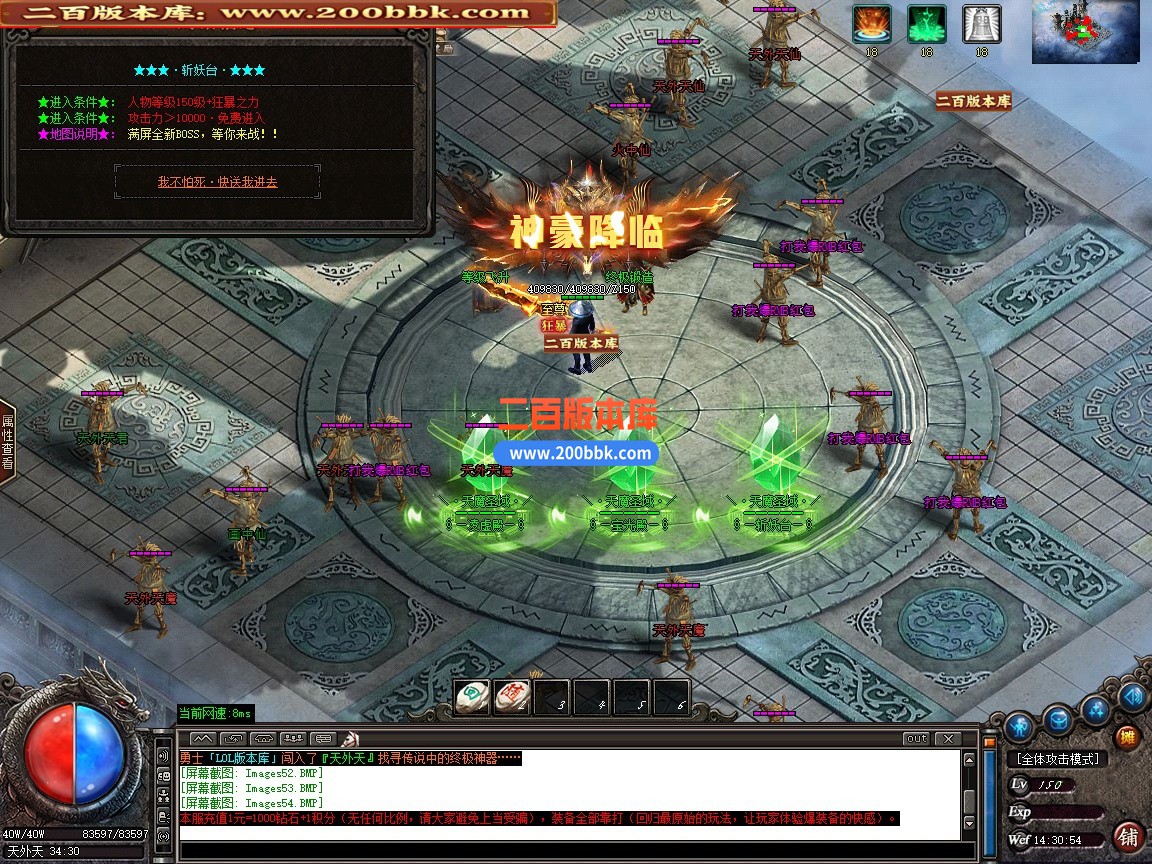Select the green flame buff icon
The width and height of the screenshot is (1152, 864).
click(927, 24)
